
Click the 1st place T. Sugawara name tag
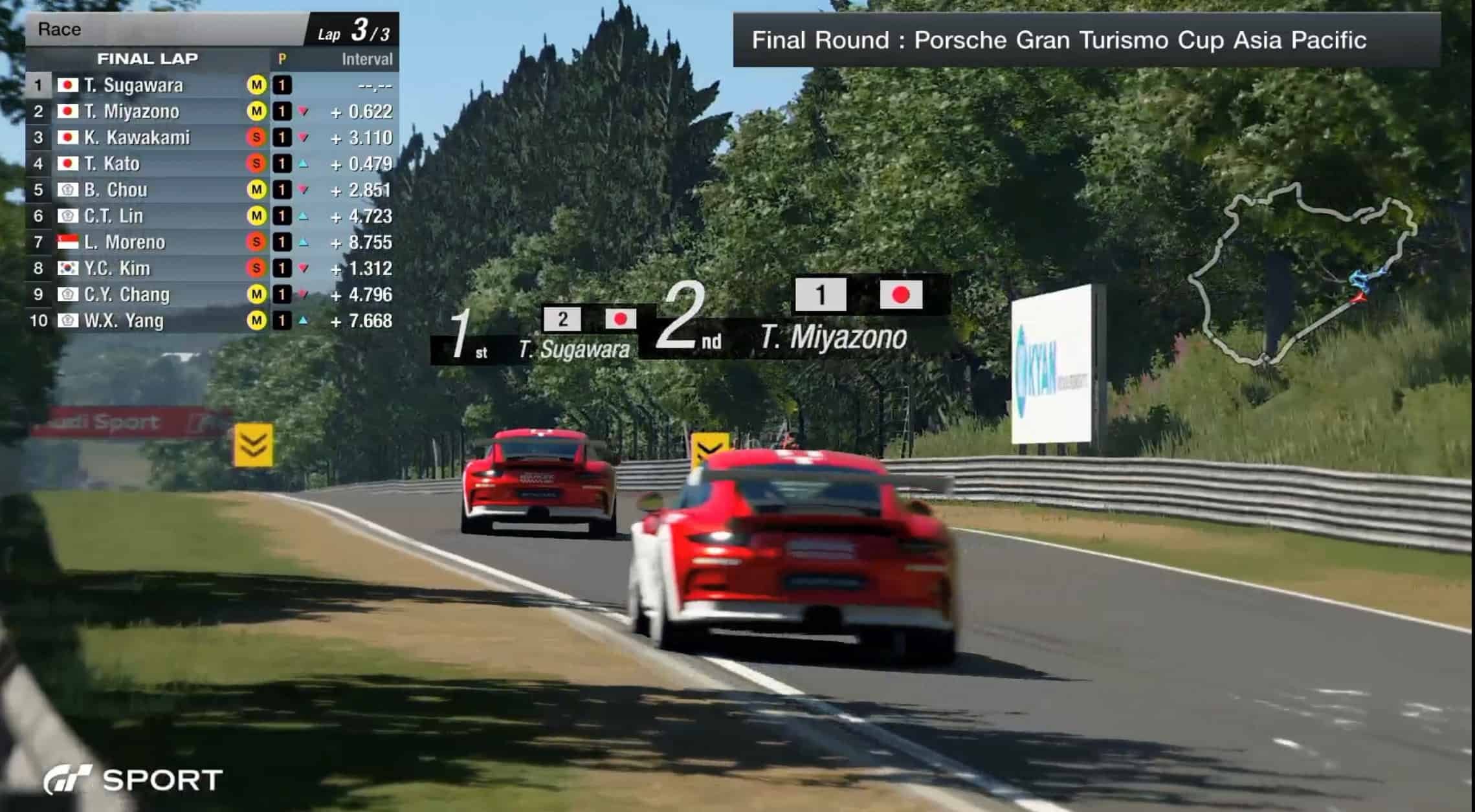point(573,349)
